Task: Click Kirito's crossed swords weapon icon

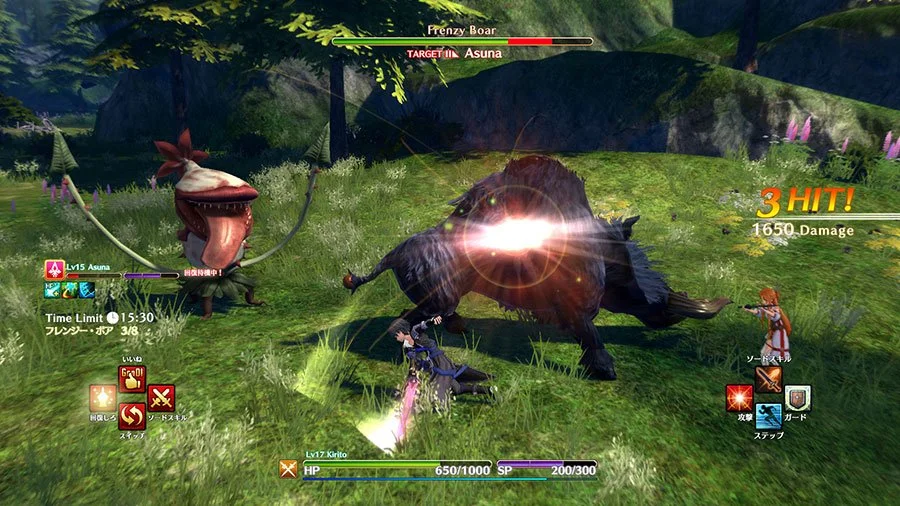Action: [x=289, y=468]
